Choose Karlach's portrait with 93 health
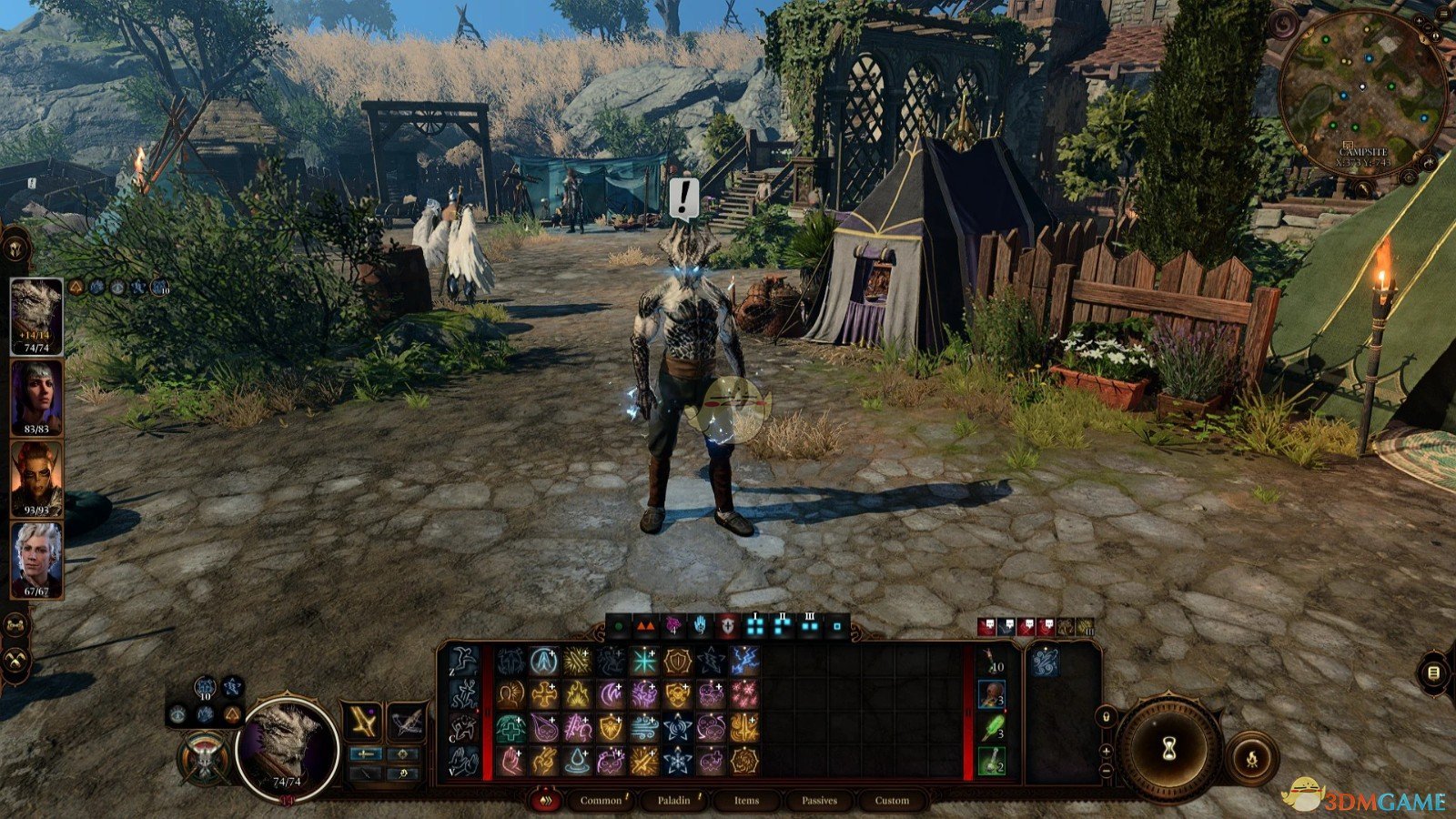1456x819 pixels. (36, 479)
